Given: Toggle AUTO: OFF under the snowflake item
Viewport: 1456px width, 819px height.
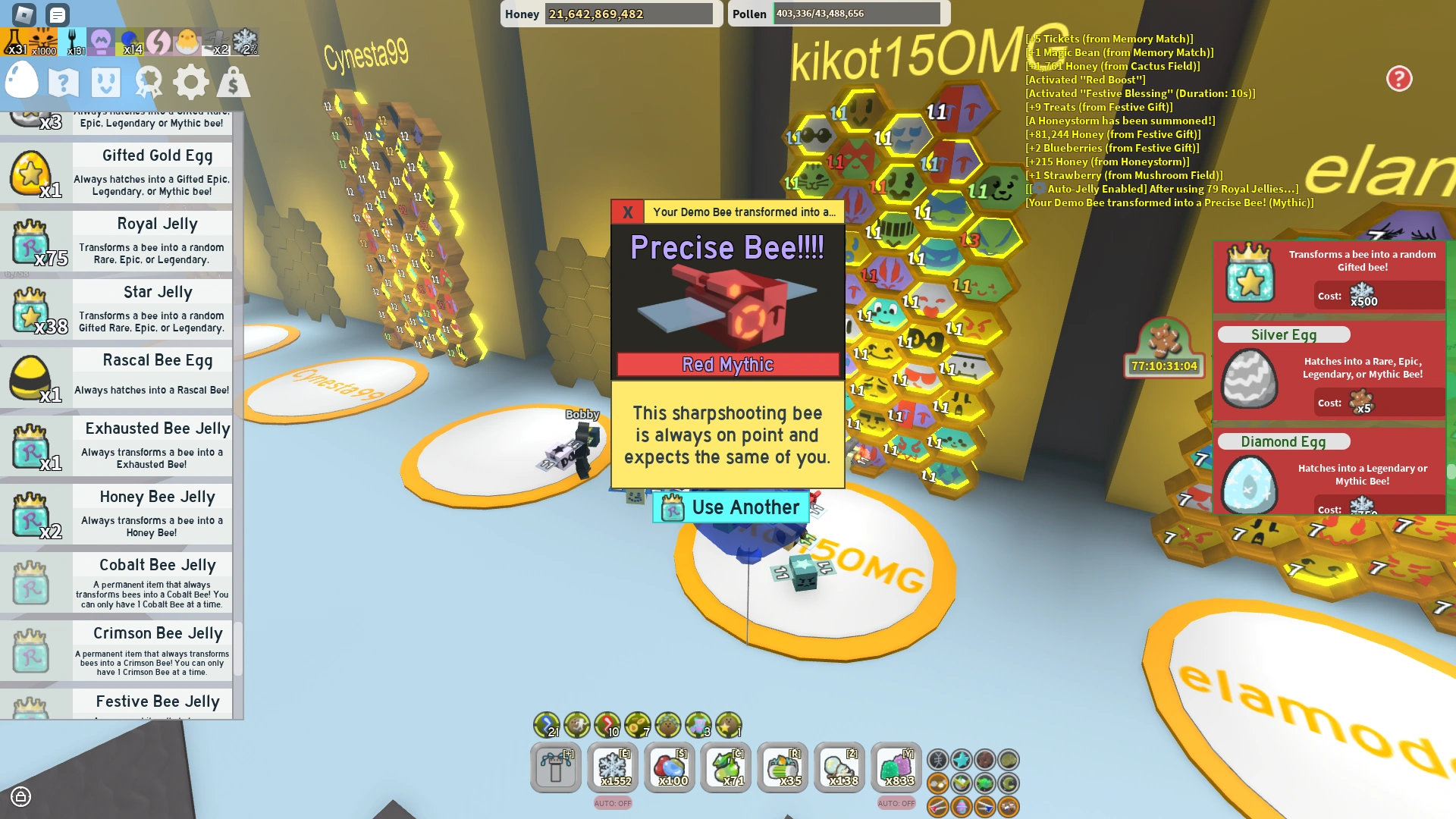Looking at the screenshot, I should [613, 803].
